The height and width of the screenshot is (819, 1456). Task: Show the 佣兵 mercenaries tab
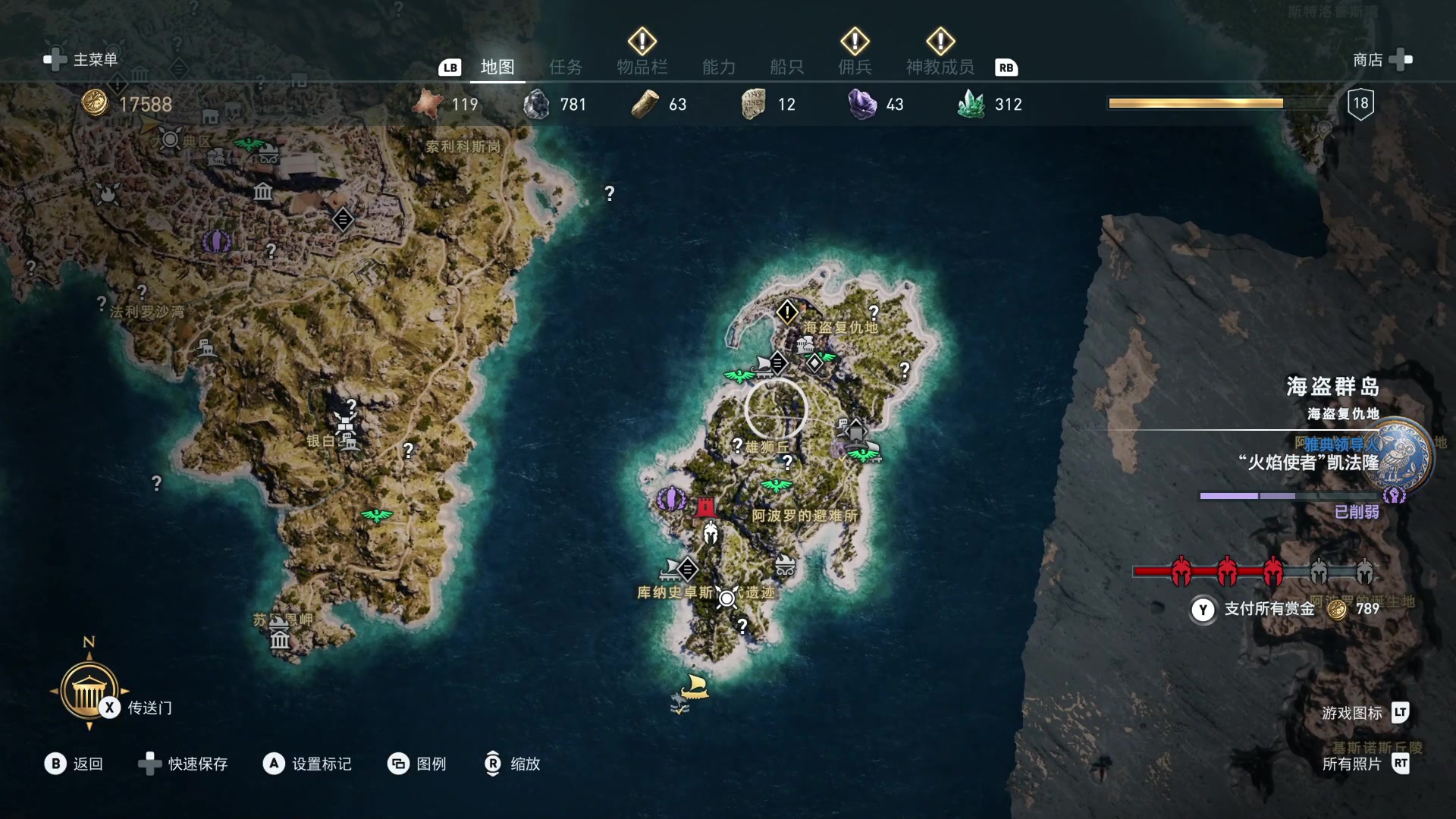click(x=855, y=67)
